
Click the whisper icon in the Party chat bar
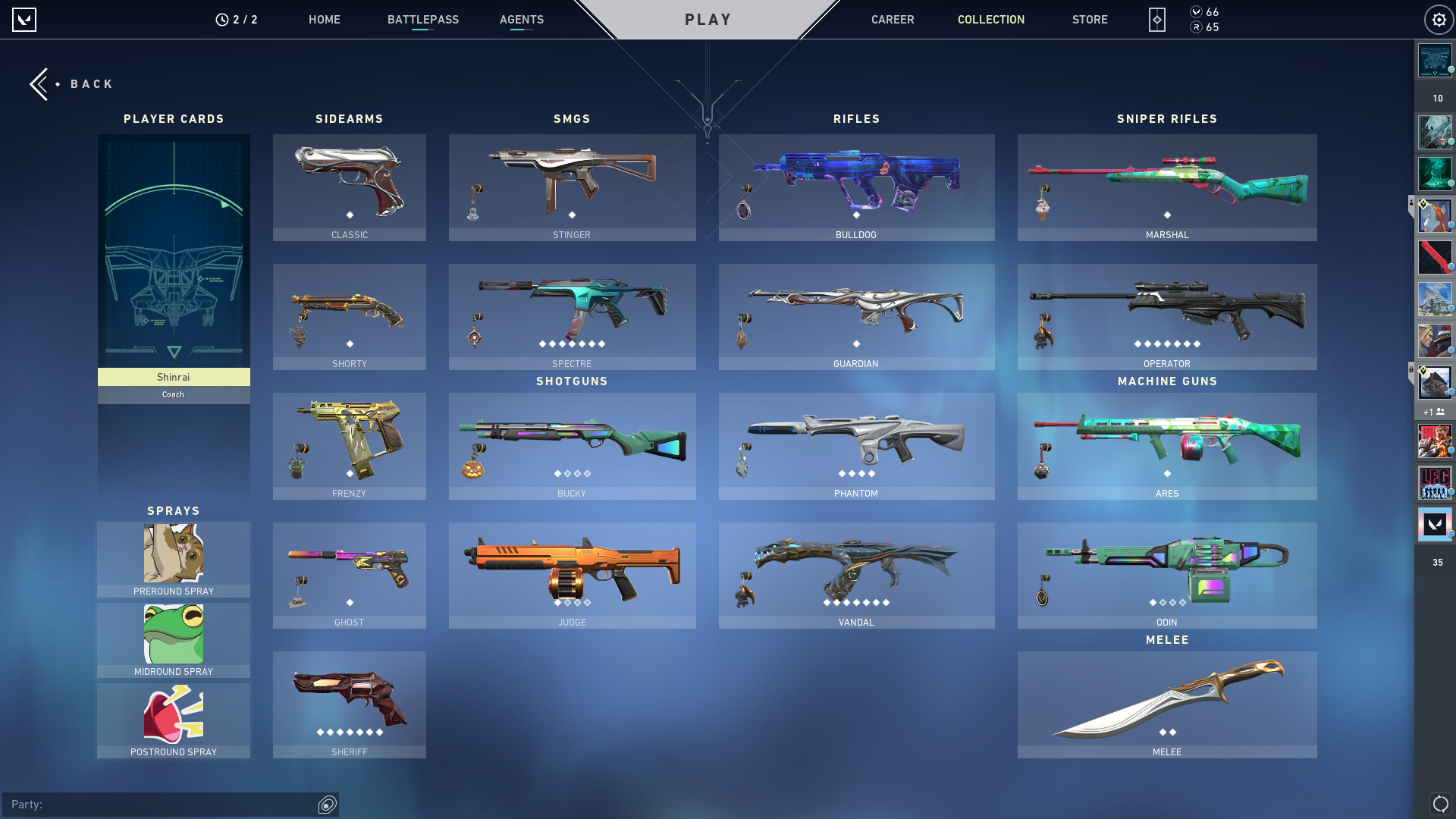327,805
